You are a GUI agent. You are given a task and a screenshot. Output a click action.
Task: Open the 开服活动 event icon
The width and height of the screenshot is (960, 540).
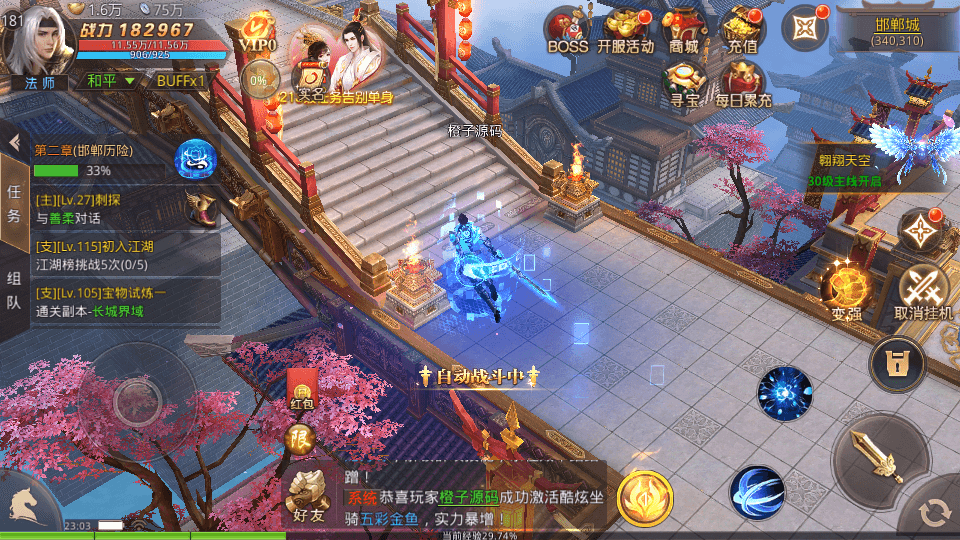click(x=625, y=30)
